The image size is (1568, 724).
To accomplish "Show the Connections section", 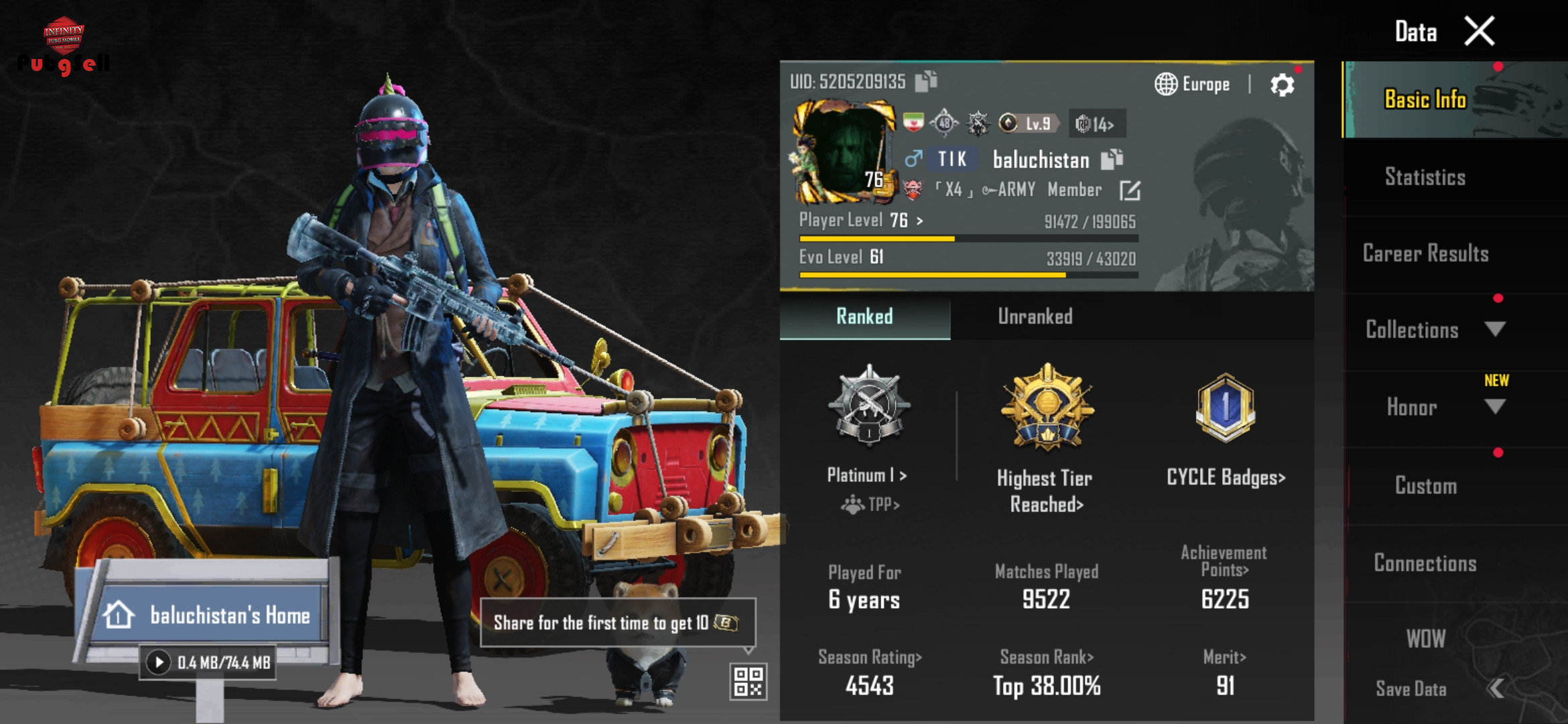I will click(x=1425, y=563).
